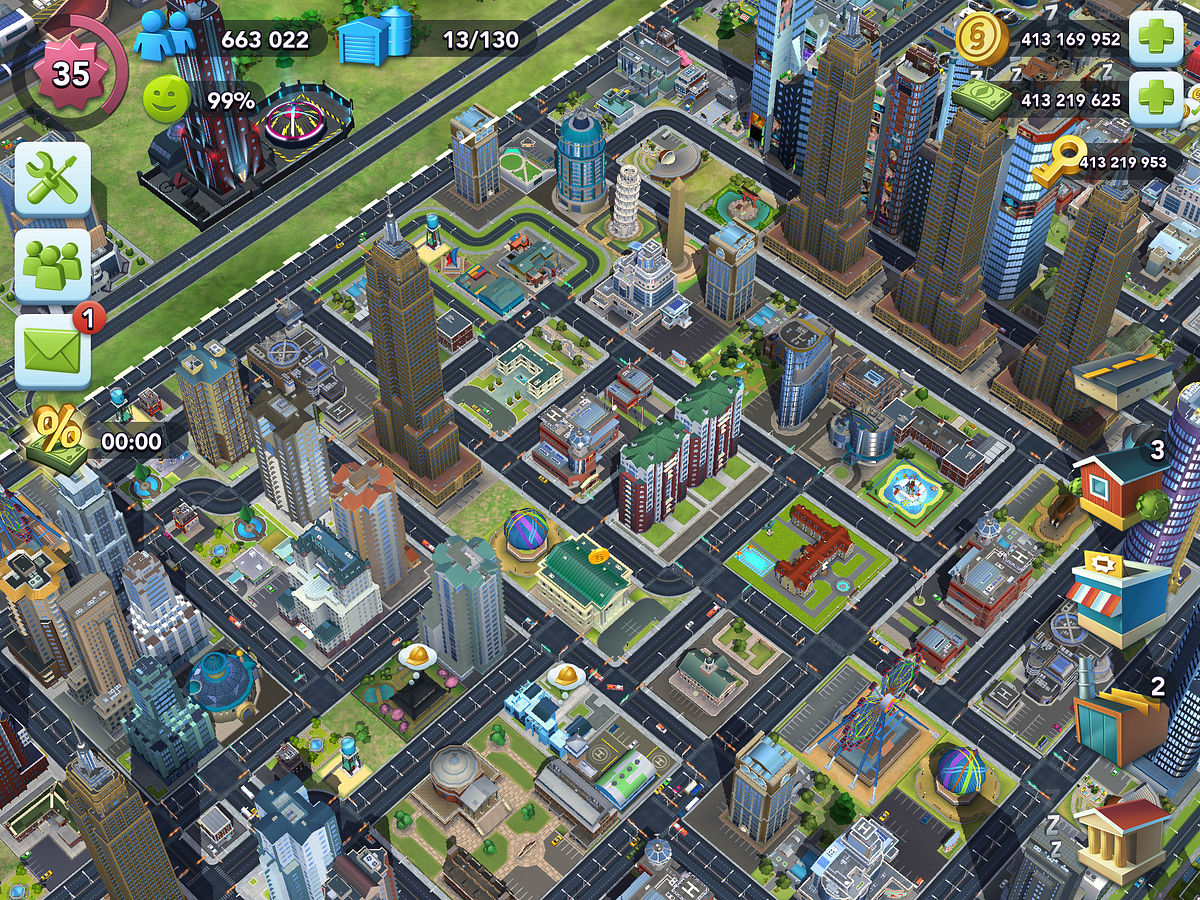
Task: Open the friends menu with green figures
Action: tap(52, 264)
